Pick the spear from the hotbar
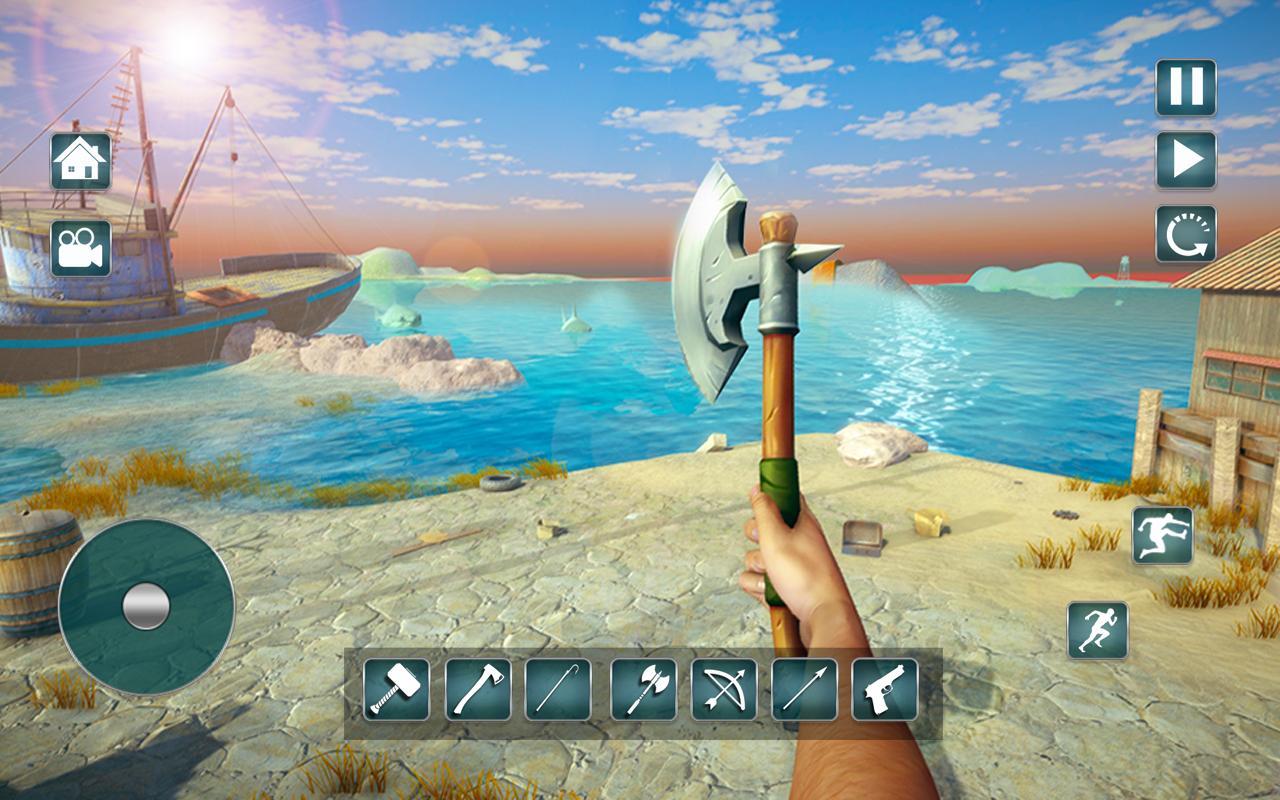The height and width of the screenshot is (800, 1280). [x=804, y=689]
